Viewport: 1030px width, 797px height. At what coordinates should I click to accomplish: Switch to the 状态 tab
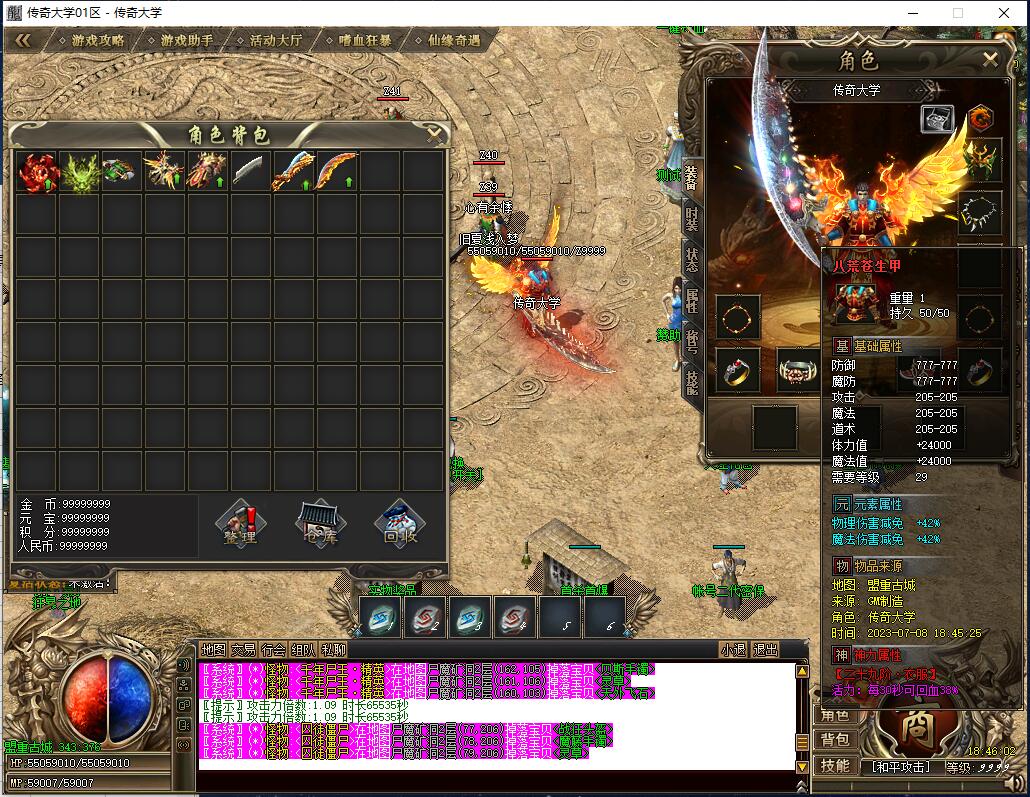(692, 257)
